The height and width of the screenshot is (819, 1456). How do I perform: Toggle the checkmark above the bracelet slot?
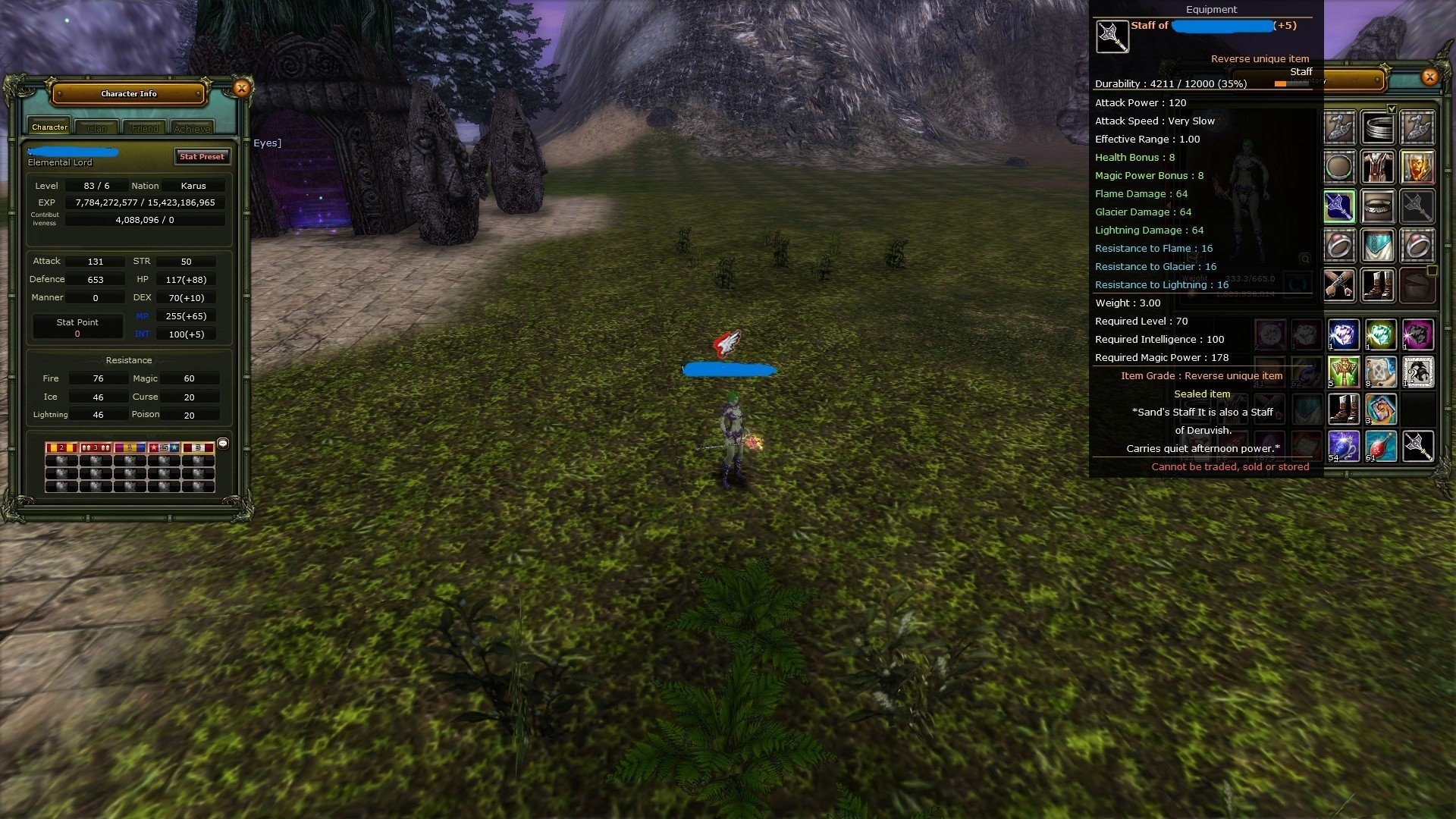tap(1392, 109)
